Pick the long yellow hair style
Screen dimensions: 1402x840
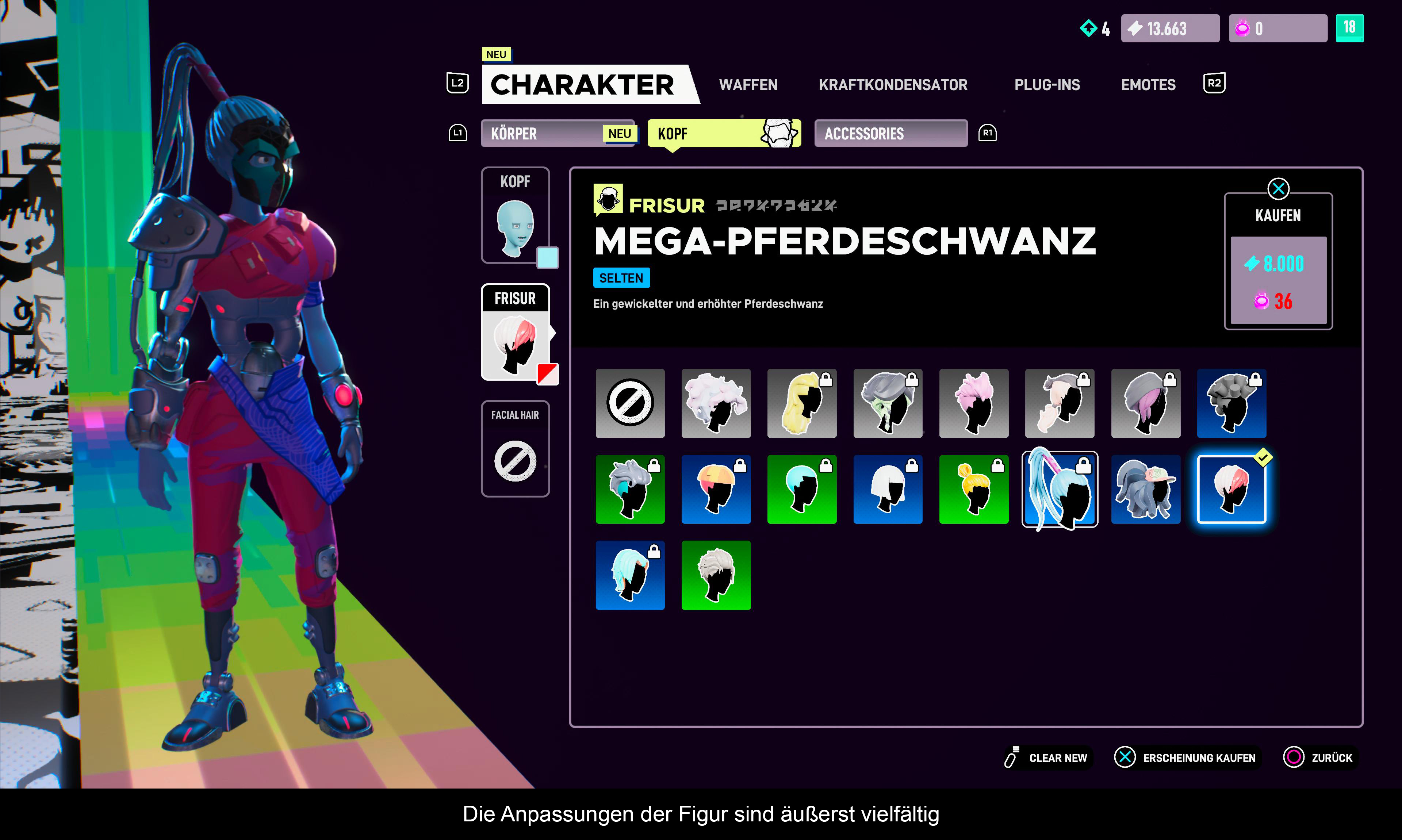pyautogui.click(x=801, y=404)
